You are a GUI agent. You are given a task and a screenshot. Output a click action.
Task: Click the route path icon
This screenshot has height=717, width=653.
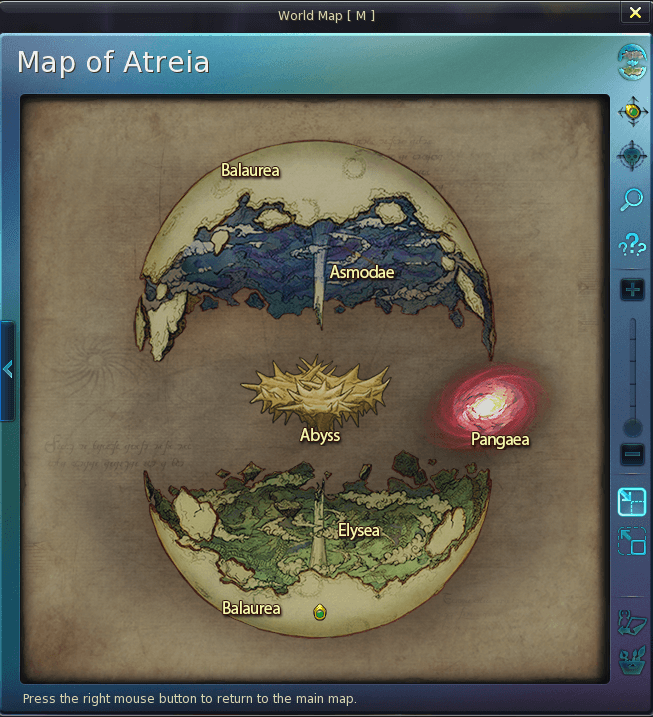(x=632, y=622)
